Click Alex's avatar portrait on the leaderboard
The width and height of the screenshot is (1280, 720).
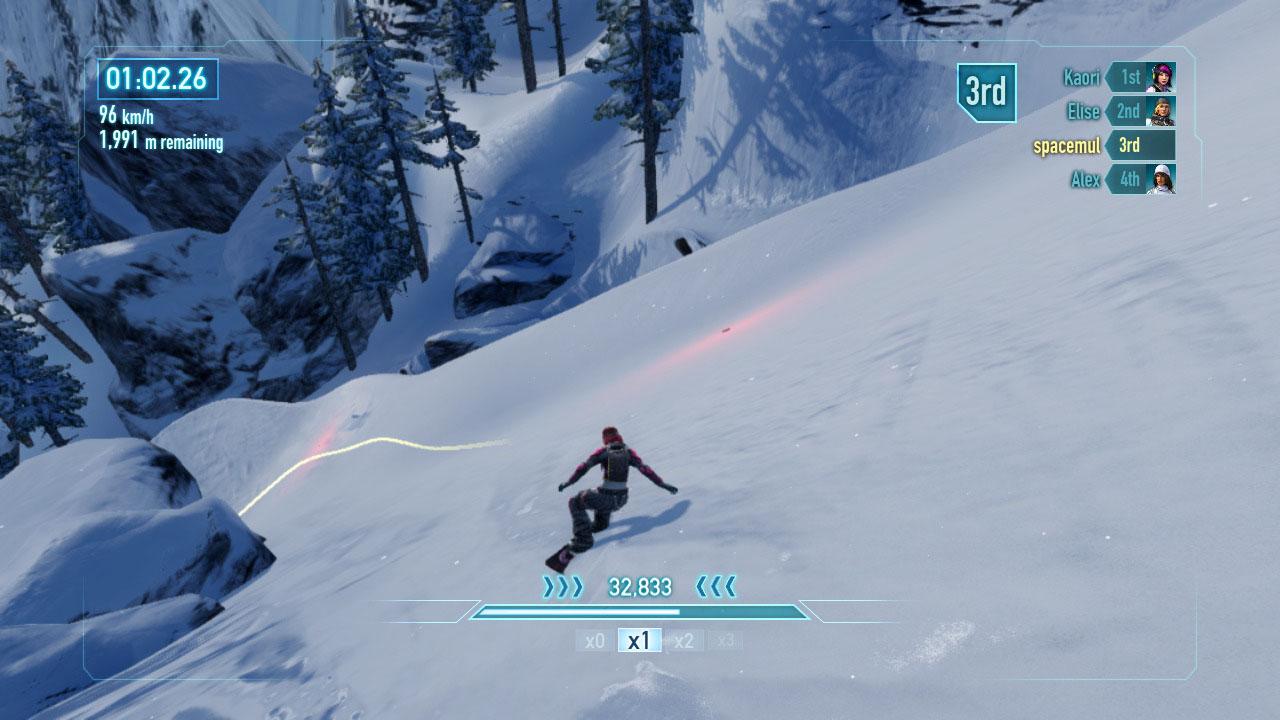point(1160,180)
